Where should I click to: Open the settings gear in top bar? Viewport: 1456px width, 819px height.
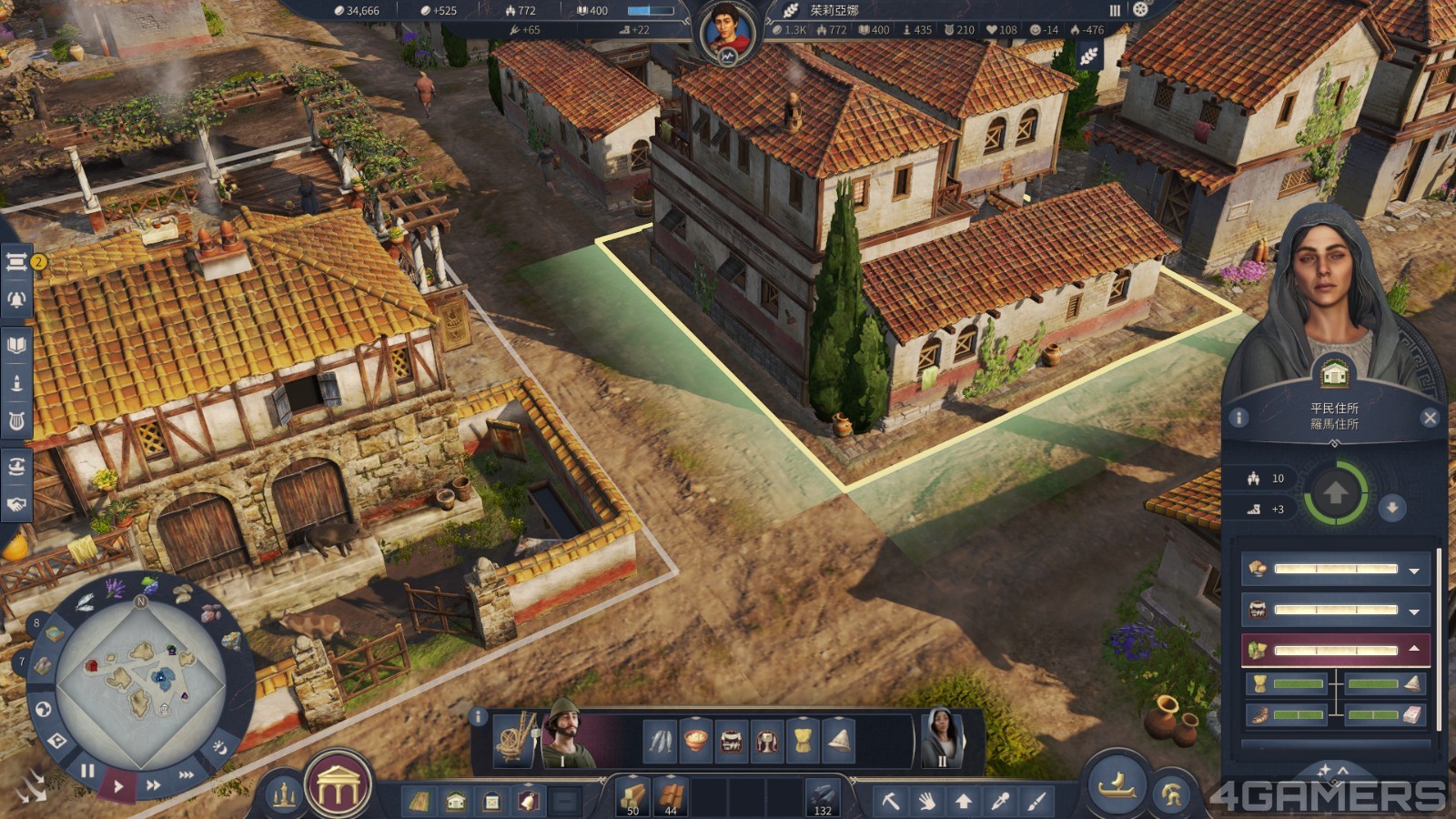pos(1140,10)
